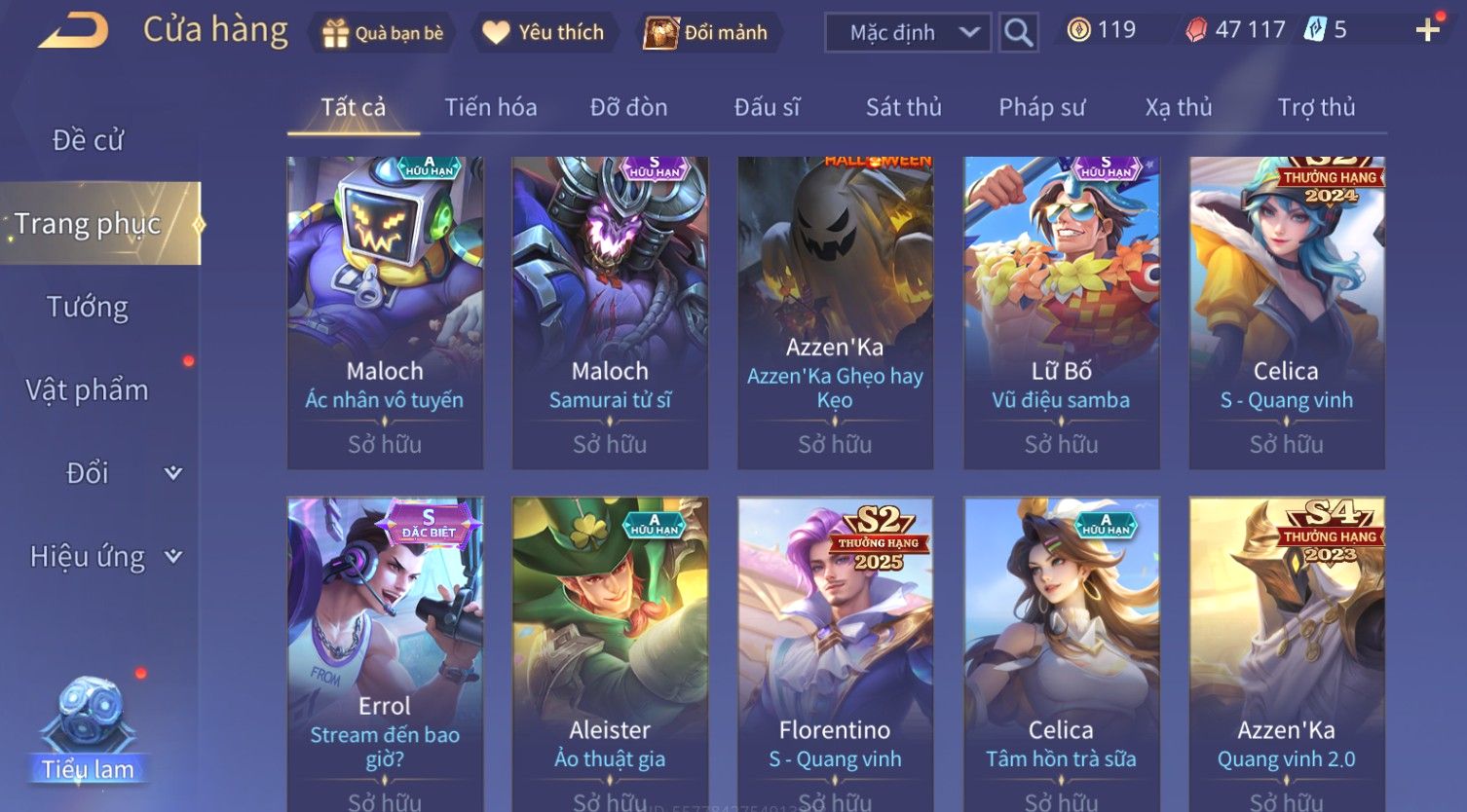Open the Tướng heroes section
Image resolution: width=1467 pixels, height=812 pixels.
pyautogui.click(x=88, y=308)
